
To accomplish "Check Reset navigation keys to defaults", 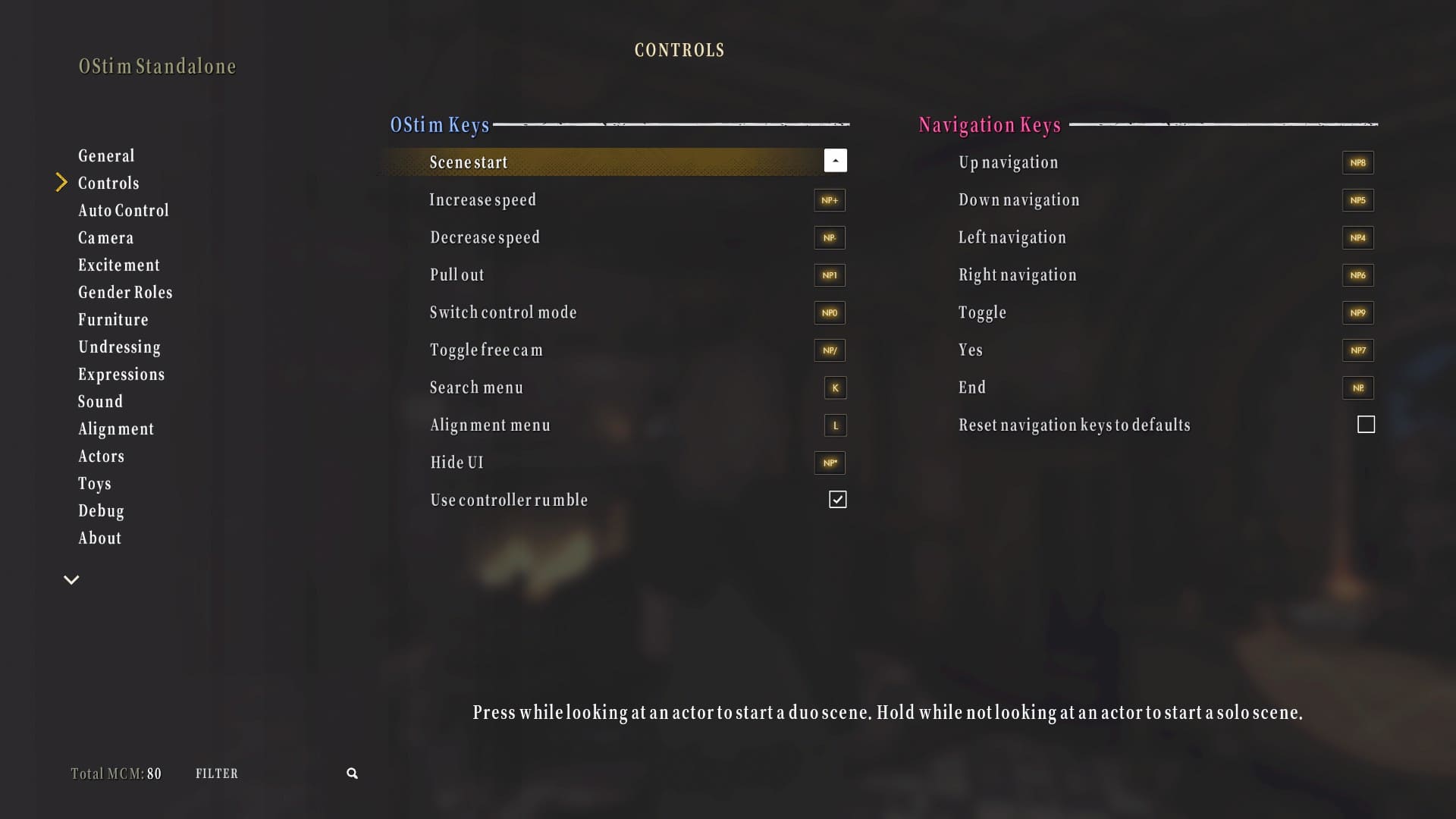I will pyautogui.click(x=1366, y=425).
